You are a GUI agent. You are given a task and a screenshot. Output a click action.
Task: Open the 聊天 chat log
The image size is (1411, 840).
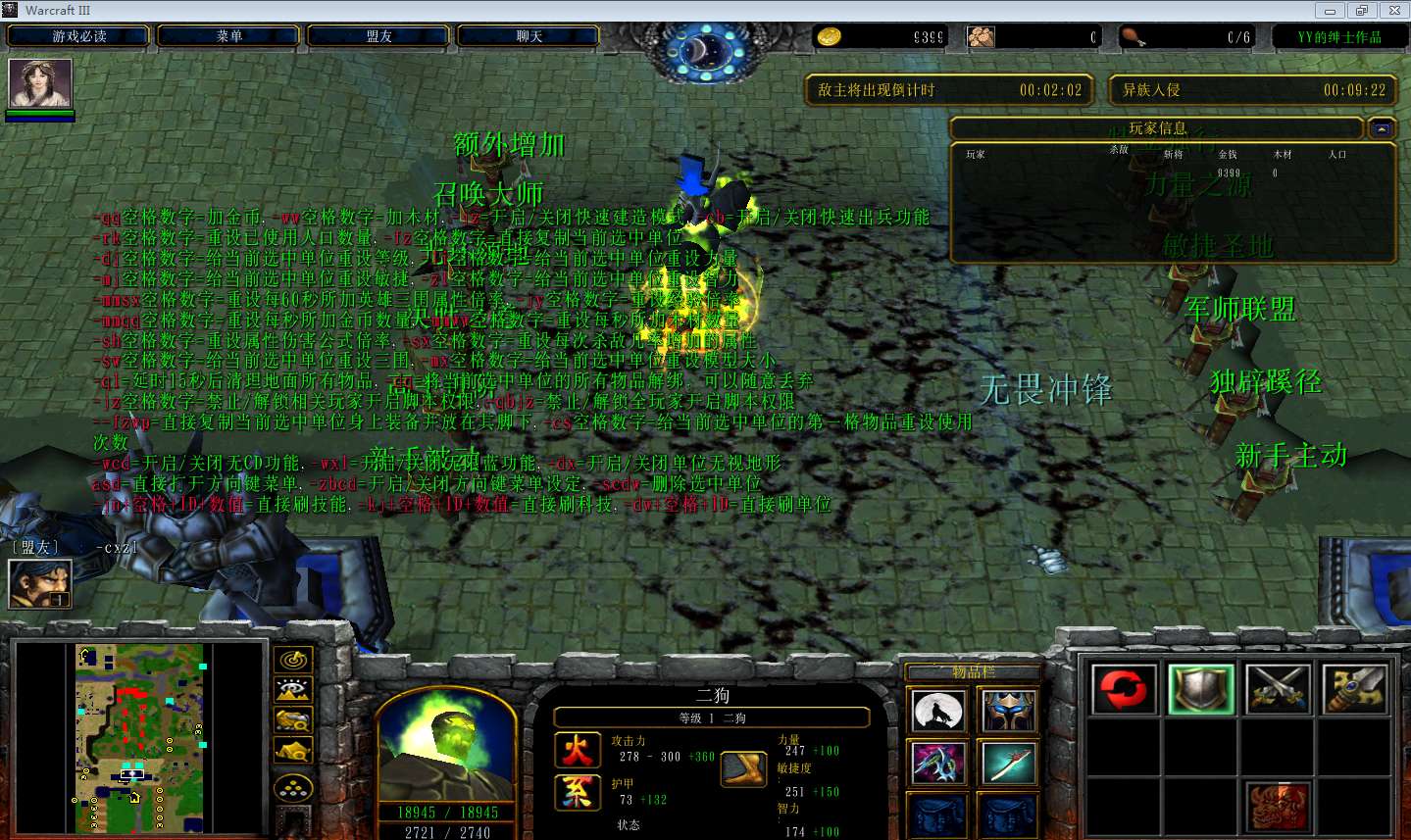point(529,36)
